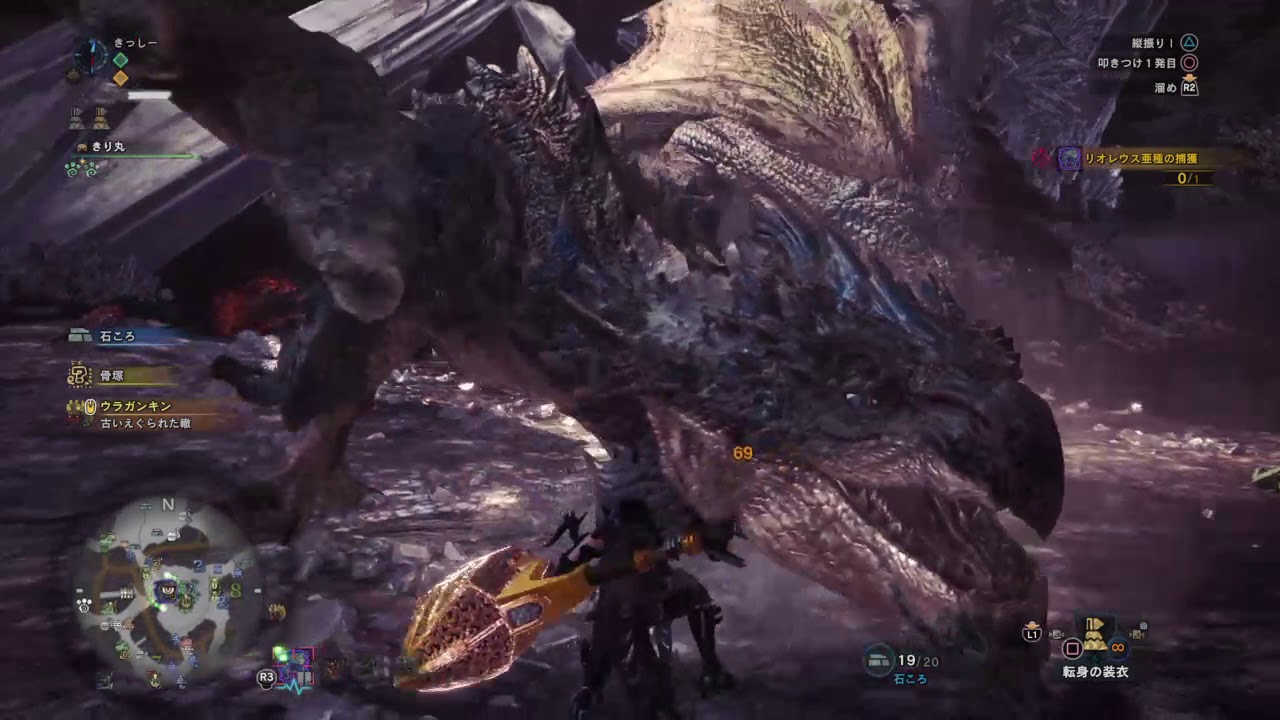This screenshot has width=1280, height=720.
Task: Open the circular minimap
Action: [x=168, y=588]
